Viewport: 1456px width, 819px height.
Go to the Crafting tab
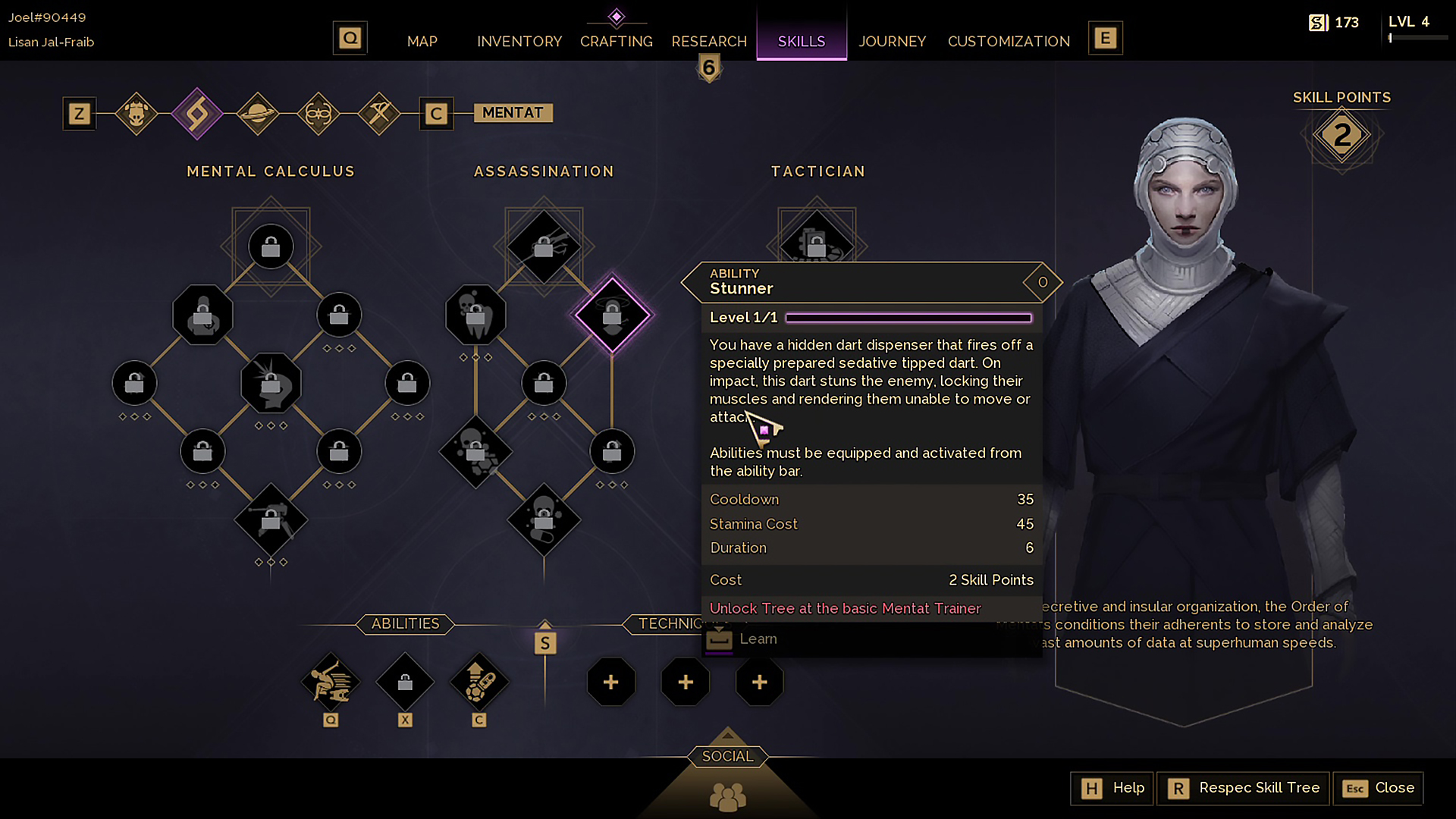coord(616,41)
